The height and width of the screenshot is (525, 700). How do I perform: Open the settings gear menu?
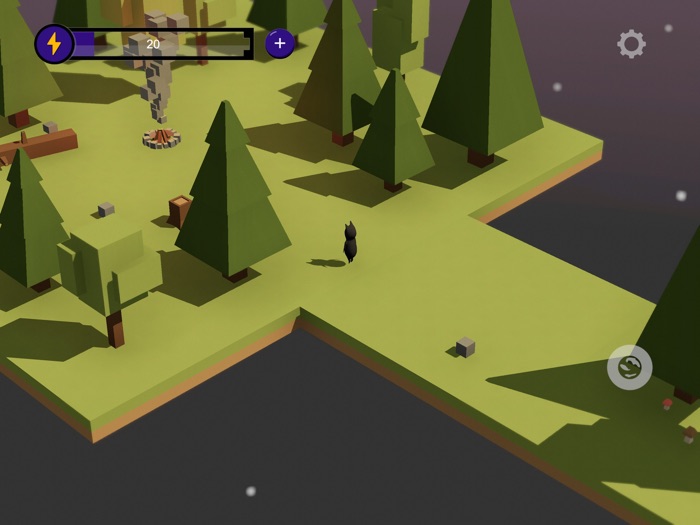(631, 44)
